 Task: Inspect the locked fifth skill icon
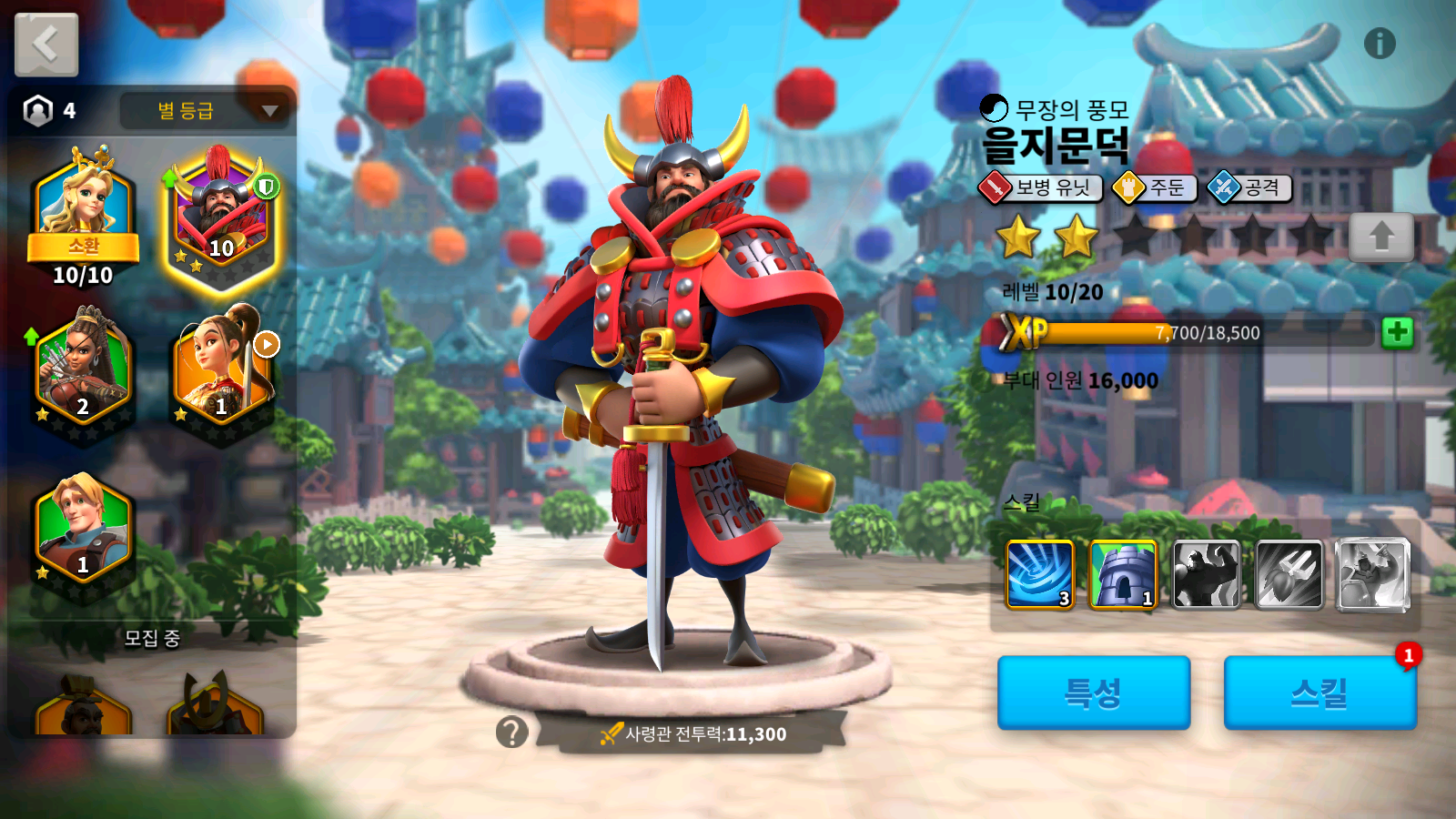pos(1372,574)
